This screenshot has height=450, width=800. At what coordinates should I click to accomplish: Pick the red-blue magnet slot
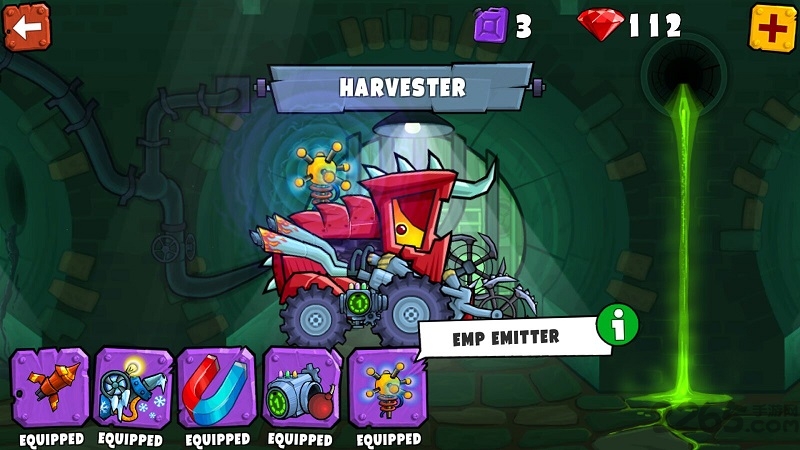pyautogui.click(x=217, y=388)
